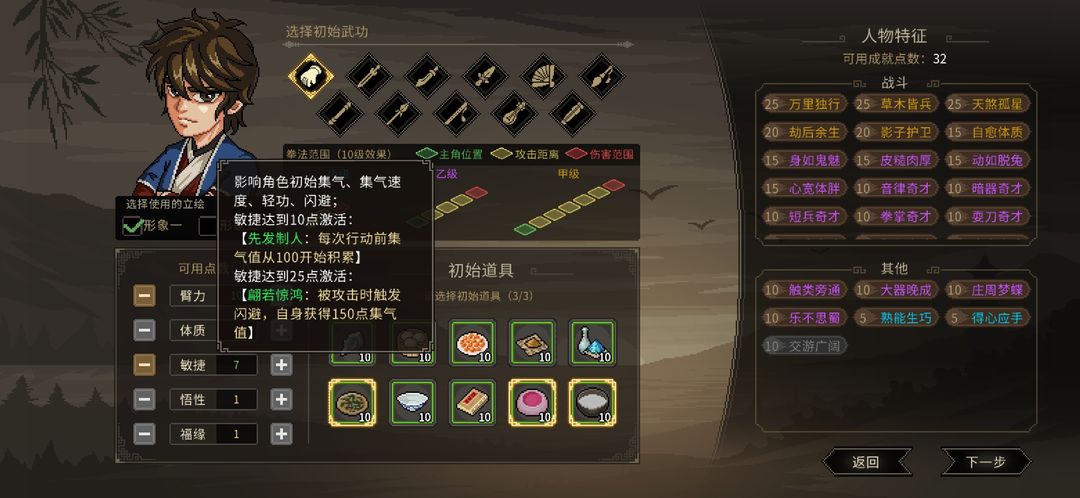Lower 臂力 with its minus button
The height and width of the screenshot is (498, 1080).
[145, 295]
